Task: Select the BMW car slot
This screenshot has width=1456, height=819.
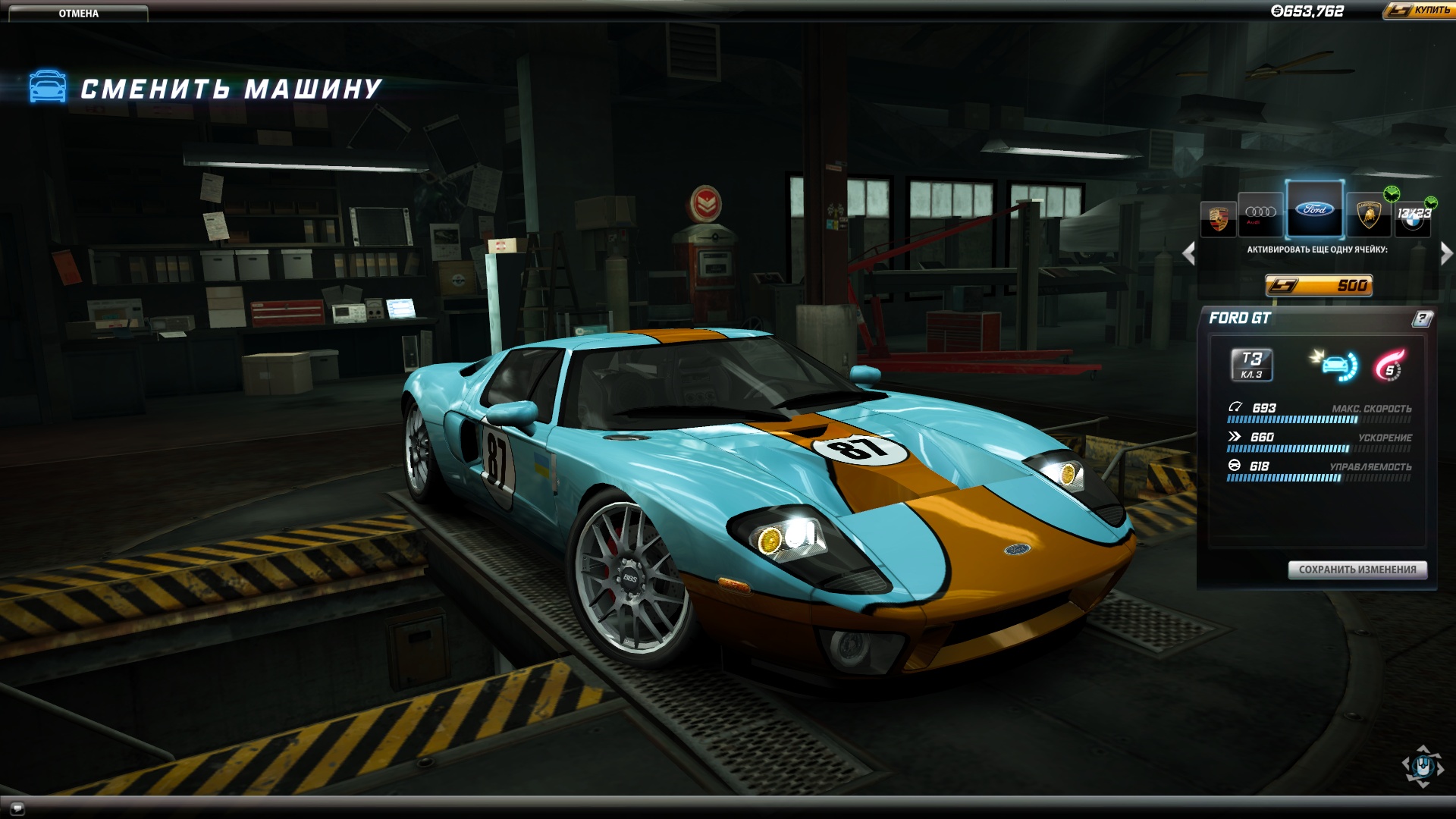Action: point(1412,218)
